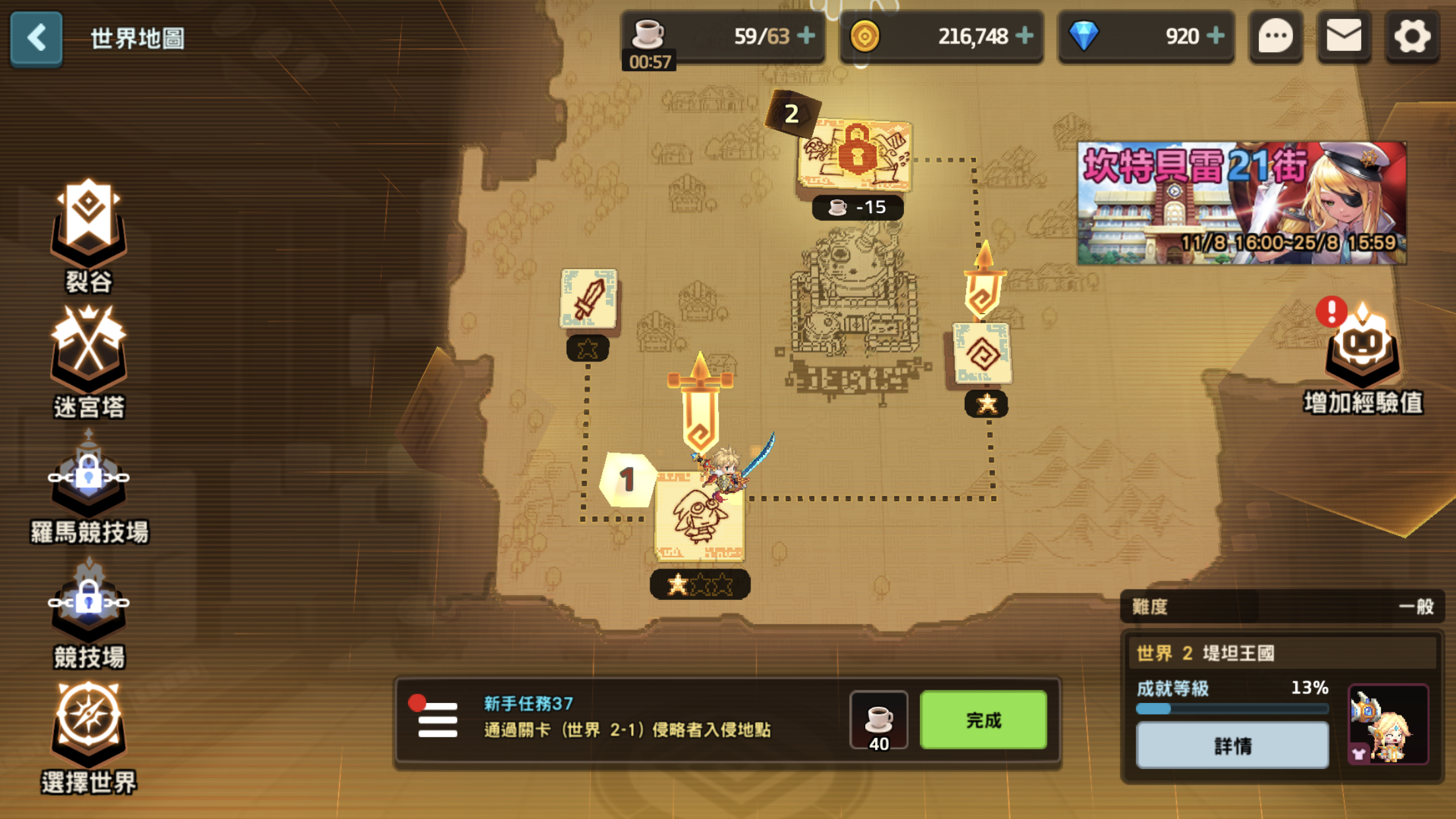View achievement 詳情 details
This screenshot has width=1456, height=819.
[1232, 746]
